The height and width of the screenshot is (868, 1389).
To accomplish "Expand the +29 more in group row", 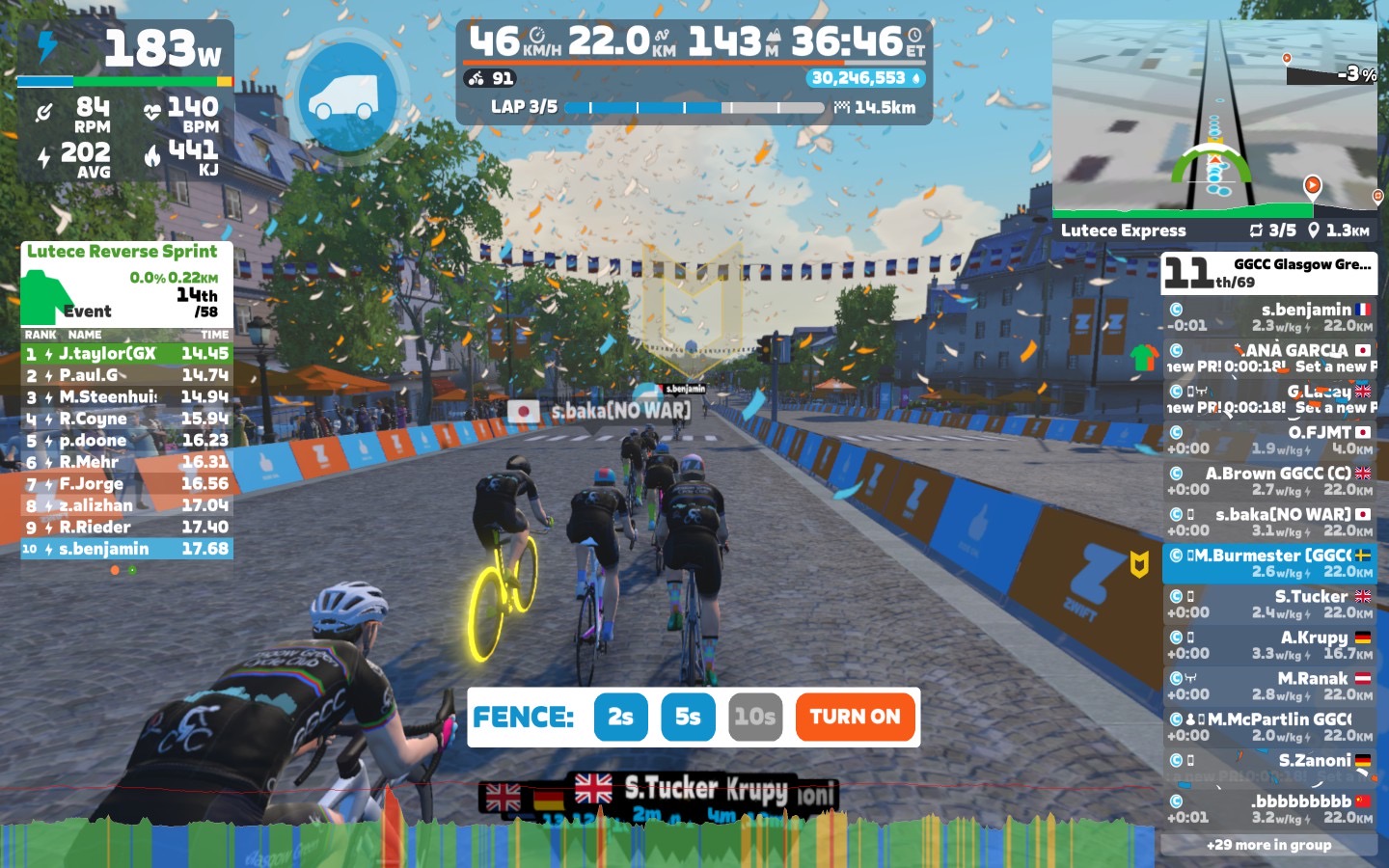I will (x=1268, y=845).
